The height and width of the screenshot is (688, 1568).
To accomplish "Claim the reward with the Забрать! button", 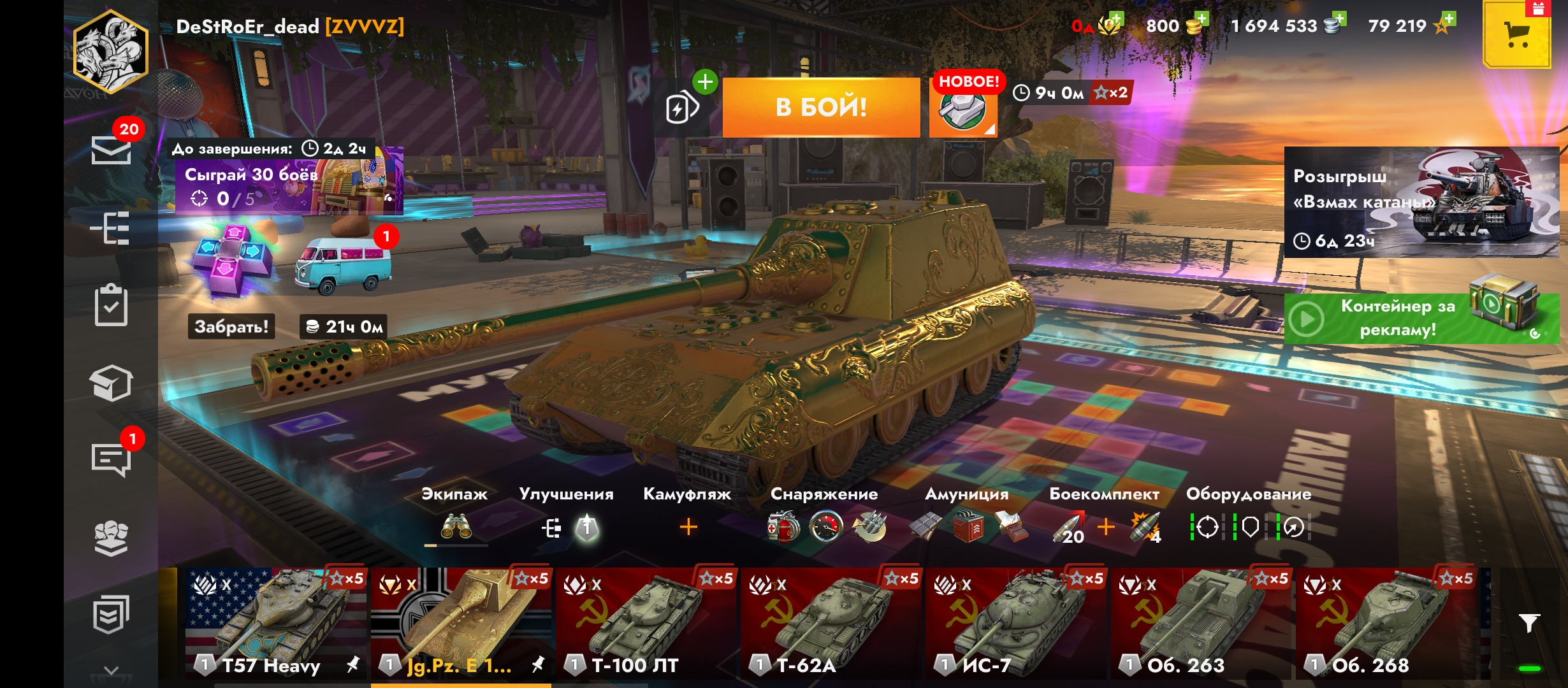I will pos(231,326).
